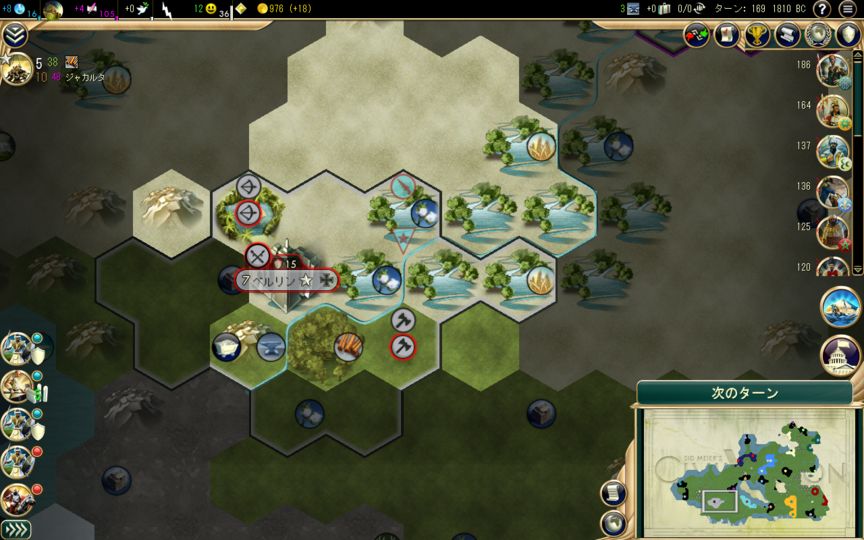
Task: Open the diplomacy overview shield icon
Action: (x=848, y=36)
